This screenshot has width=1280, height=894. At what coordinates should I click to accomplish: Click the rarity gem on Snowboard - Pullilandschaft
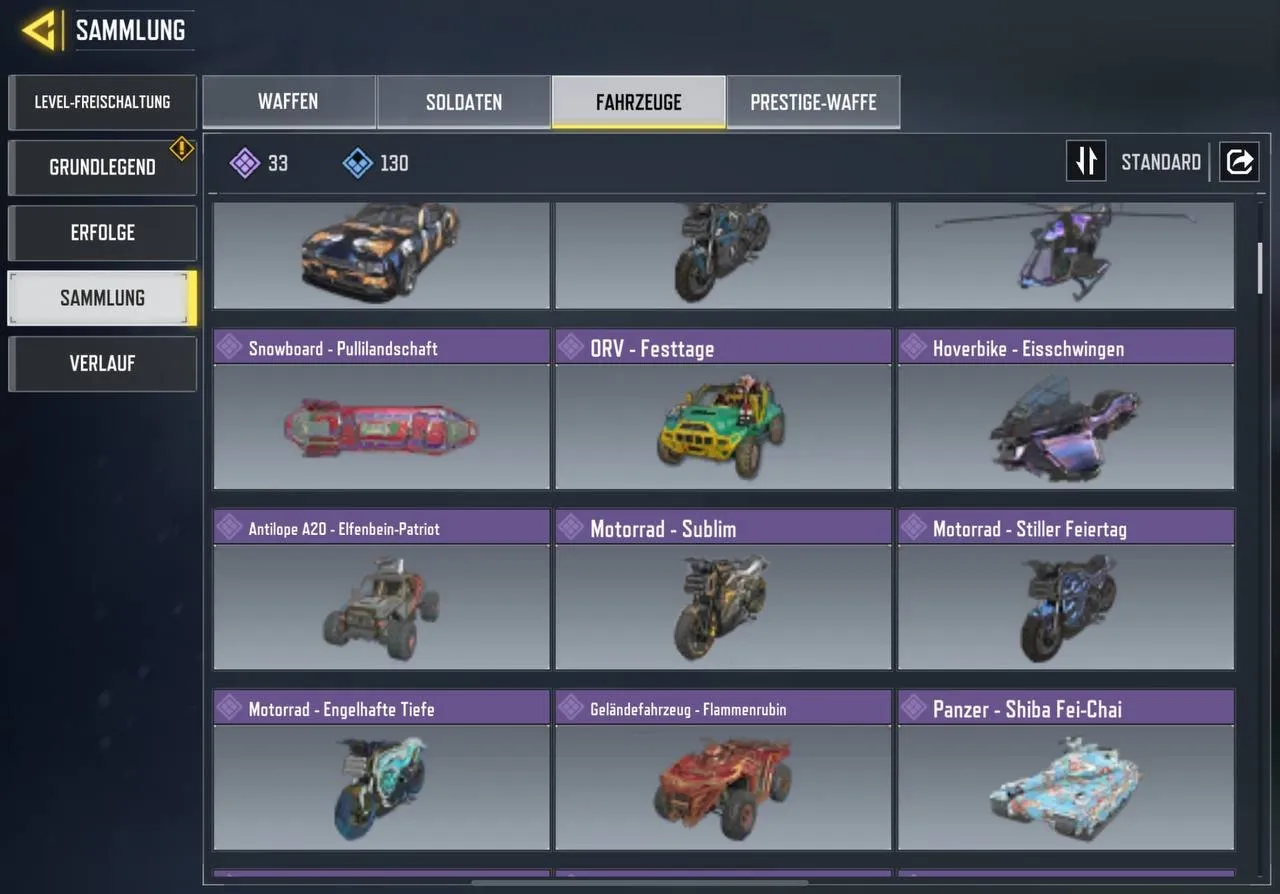[x=228, y=347]
